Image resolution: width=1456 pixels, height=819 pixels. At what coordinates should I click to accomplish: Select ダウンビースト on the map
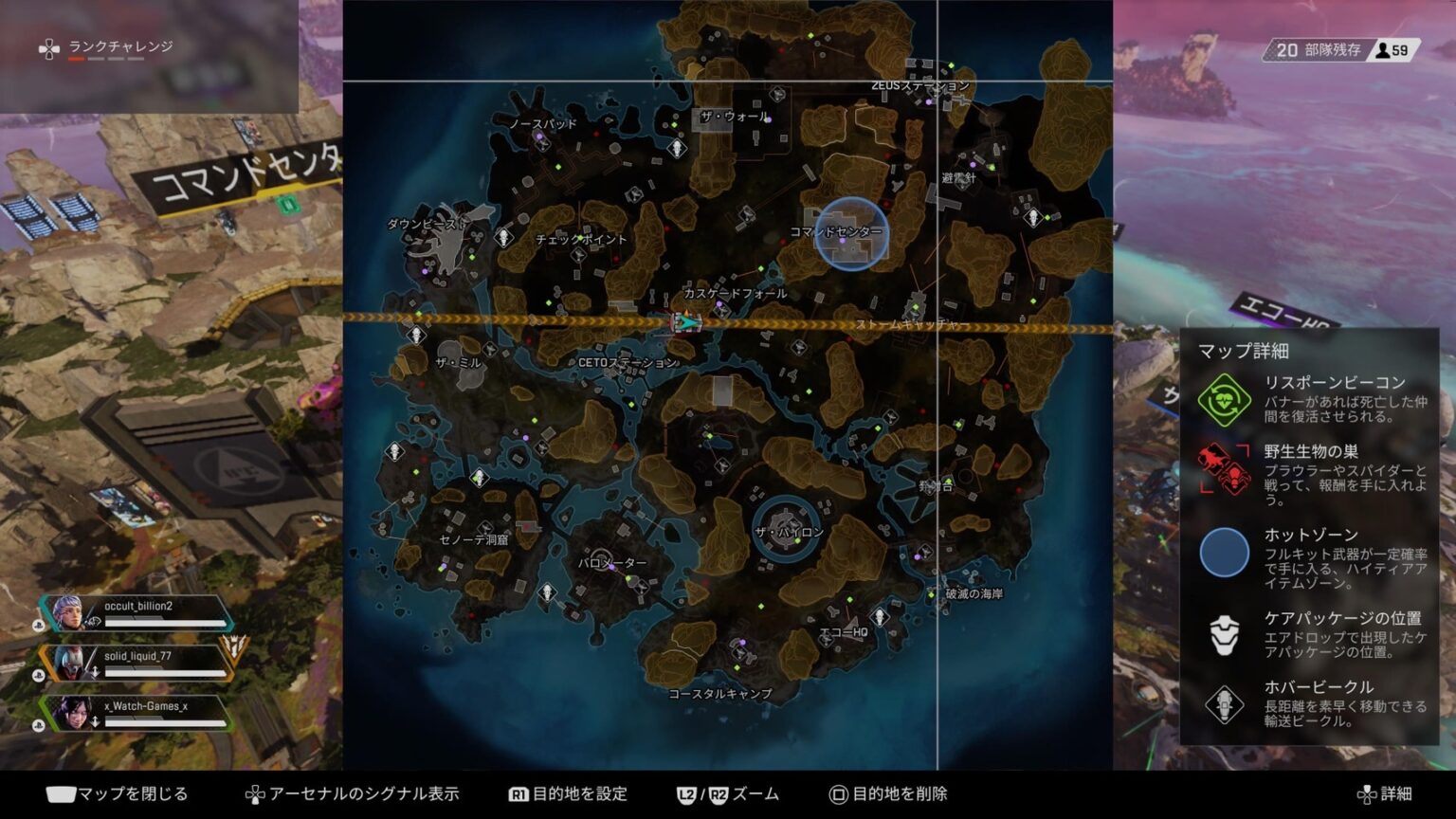tap(428, 225)
